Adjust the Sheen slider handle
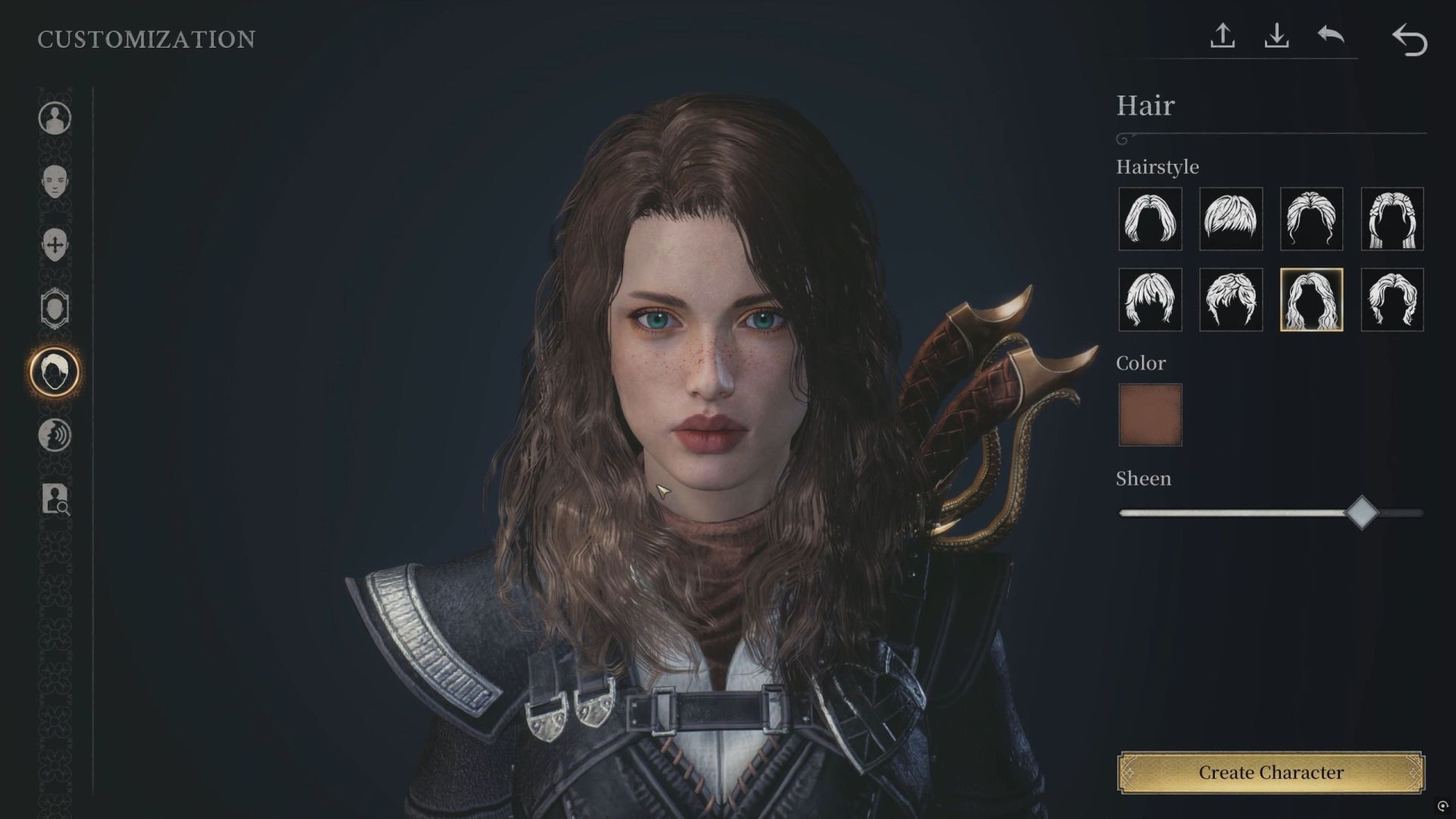Viewport: 1456px width, 819px height. pos(1363,513)
